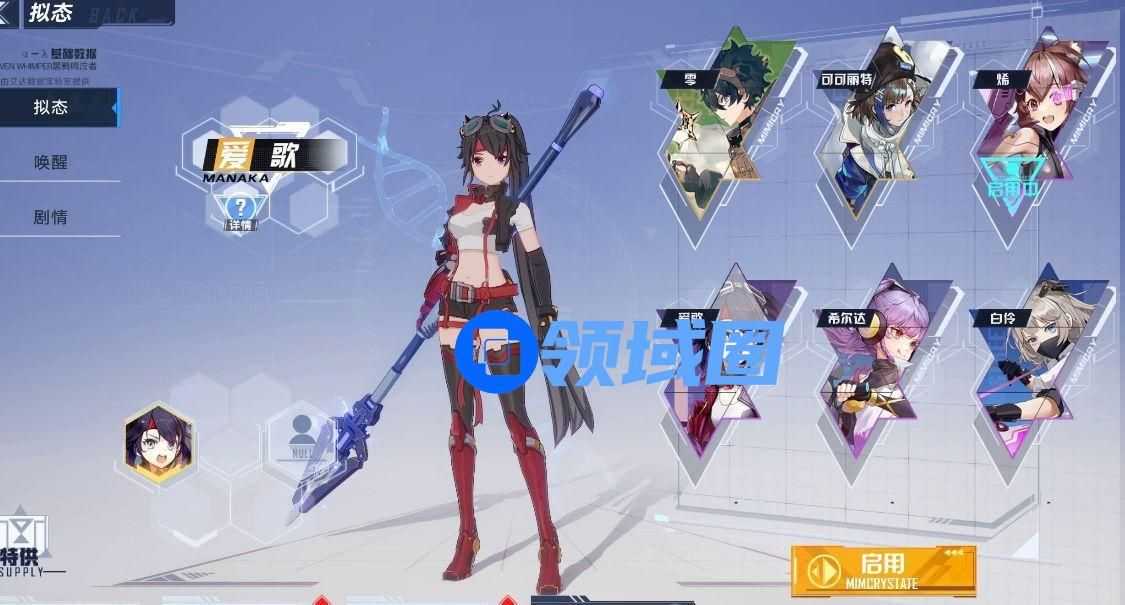Open the 详情 details question-mark button
1125x605 pixels.
click(x=240, y=211)
